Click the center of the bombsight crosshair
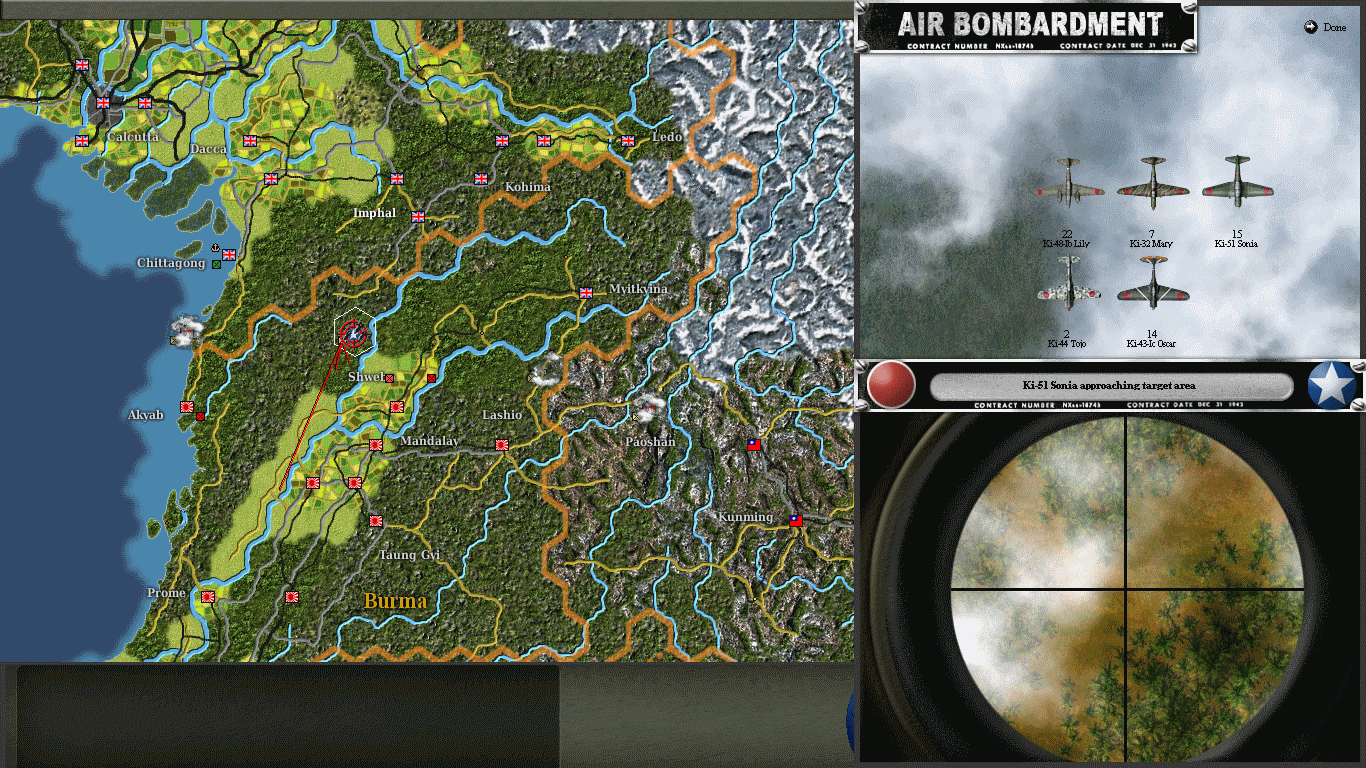Screen dimensions: 1366x768 coord(1128,590)
